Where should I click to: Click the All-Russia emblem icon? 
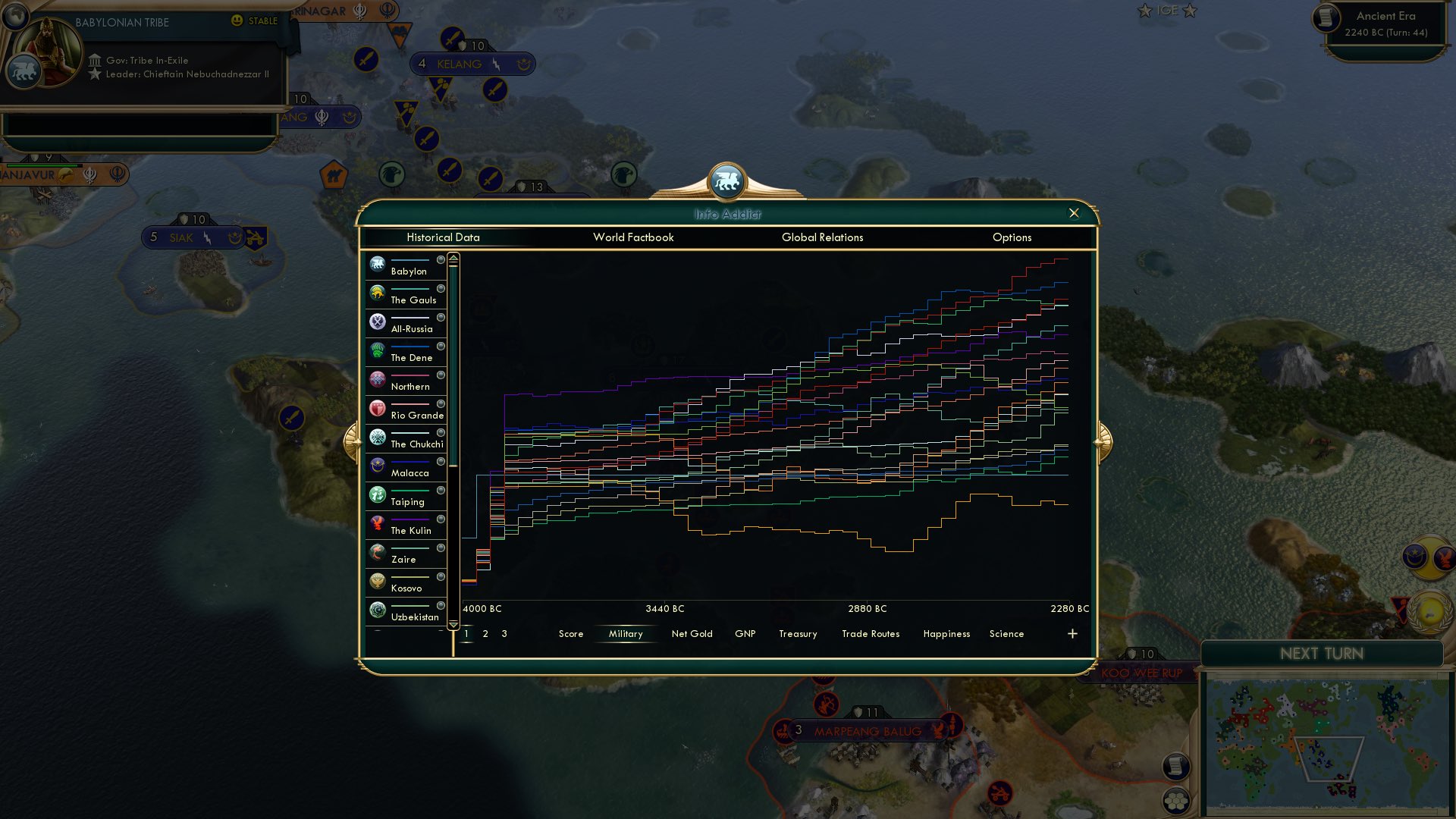377,322
